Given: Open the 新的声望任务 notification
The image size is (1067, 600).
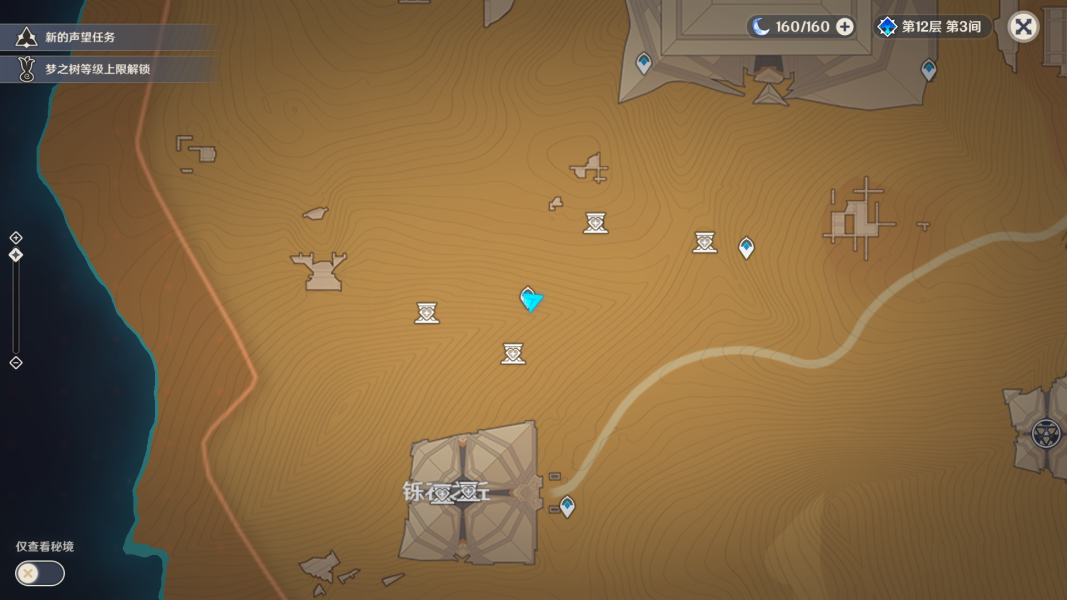Looking at the screenshot, I should [80, 38].
